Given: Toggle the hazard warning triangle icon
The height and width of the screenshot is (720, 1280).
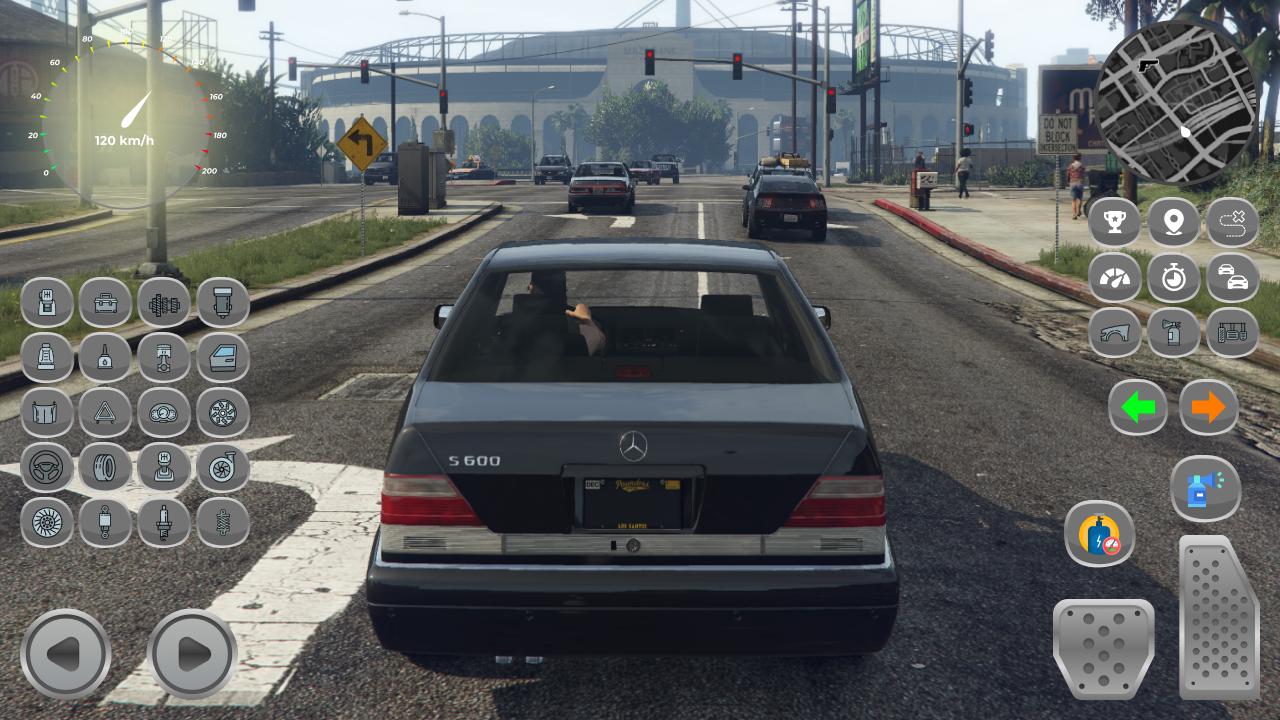Looking at the screenshot, I should pyautogui.click(x=105, y=412).
